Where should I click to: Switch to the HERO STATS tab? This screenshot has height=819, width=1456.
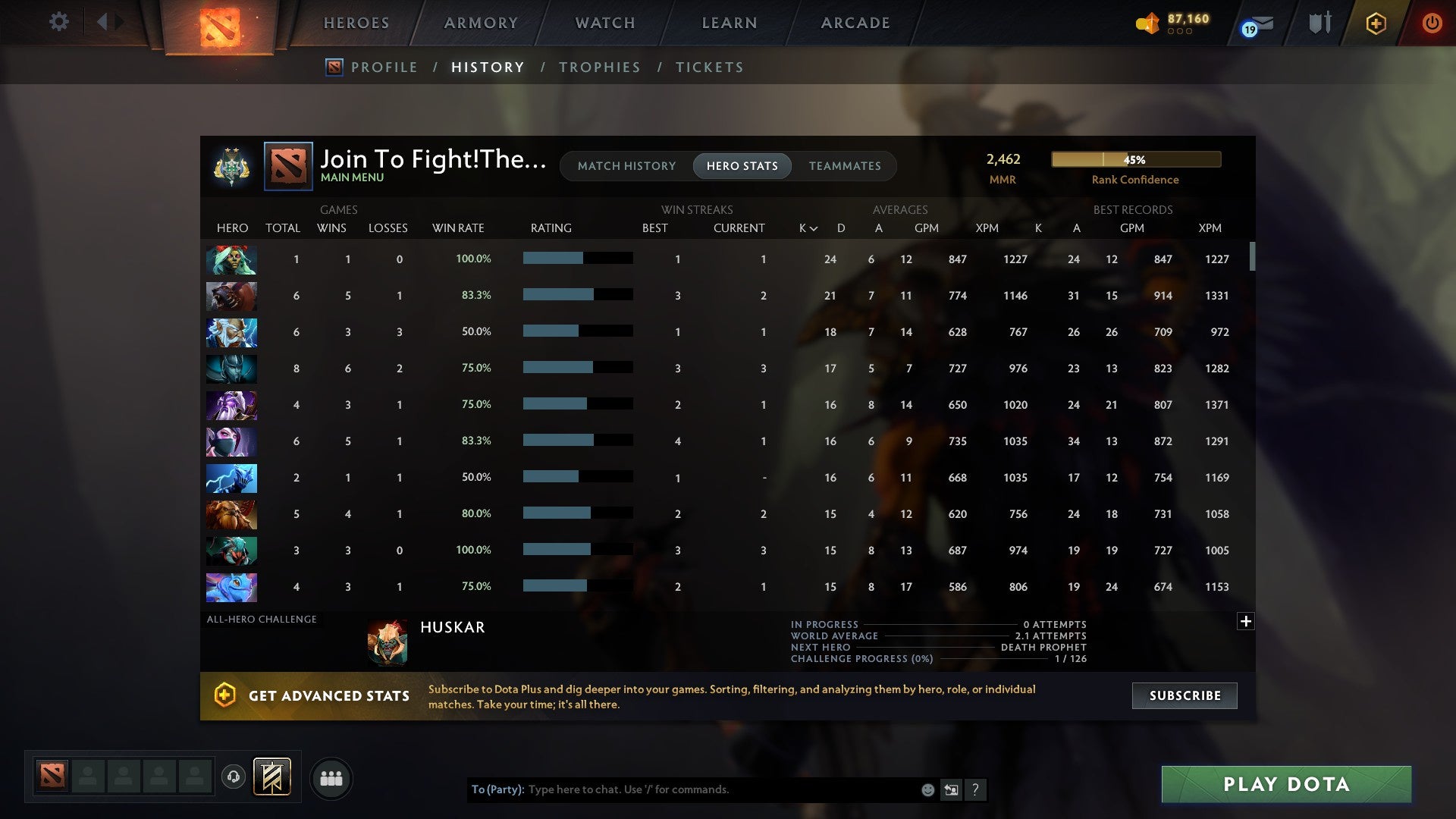pos(742,166)
